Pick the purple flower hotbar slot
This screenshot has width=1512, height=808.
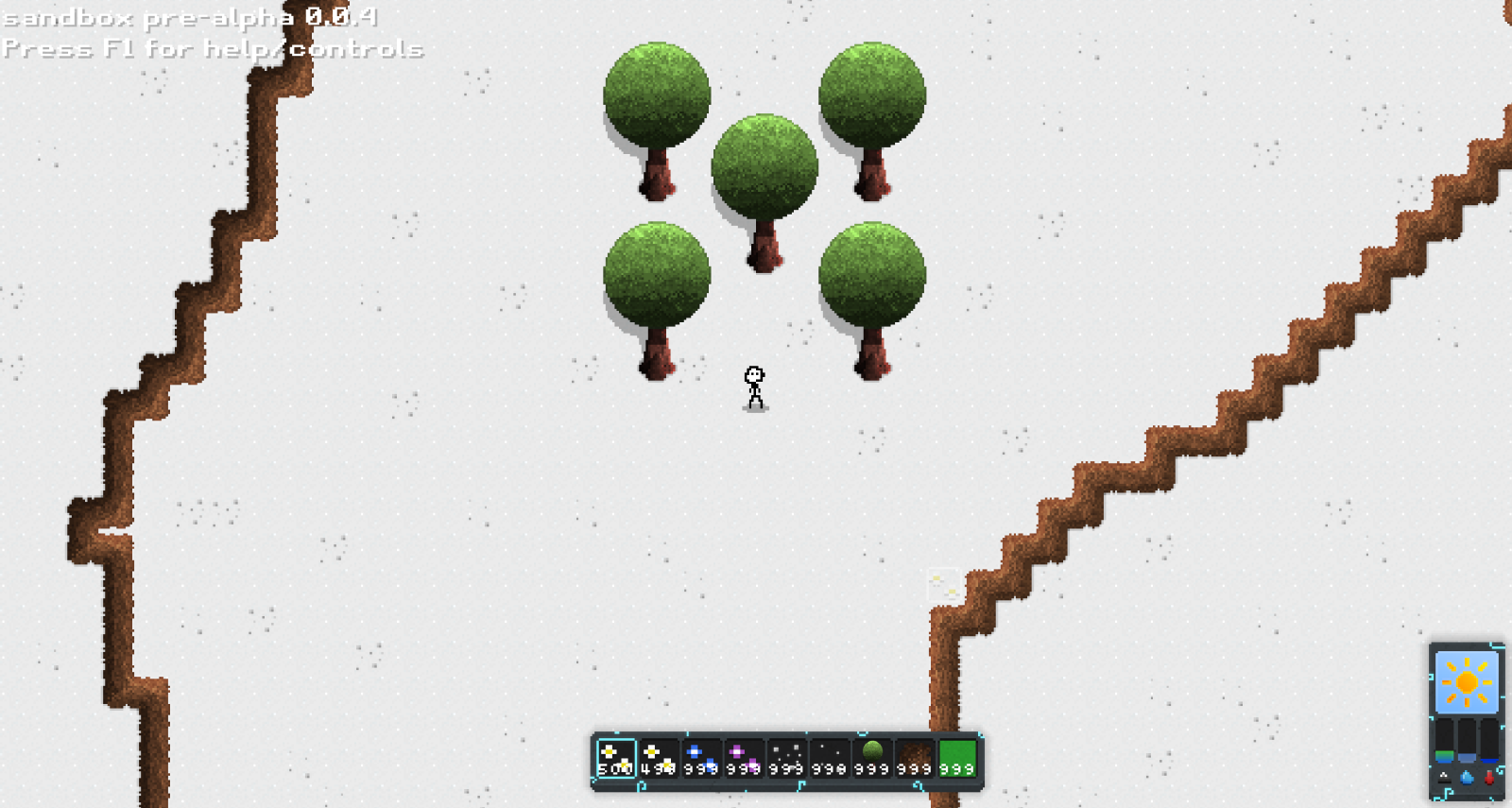744,758
